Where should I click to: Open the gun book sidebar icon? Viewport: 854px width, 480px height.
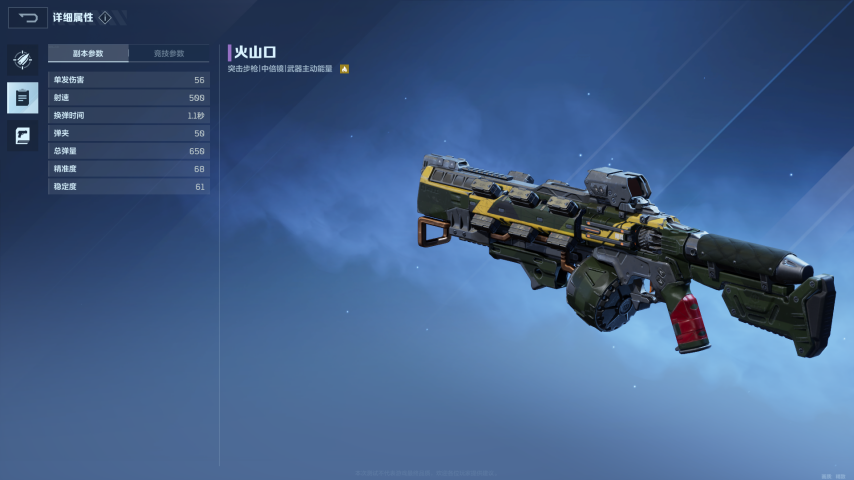coord(22,135)
